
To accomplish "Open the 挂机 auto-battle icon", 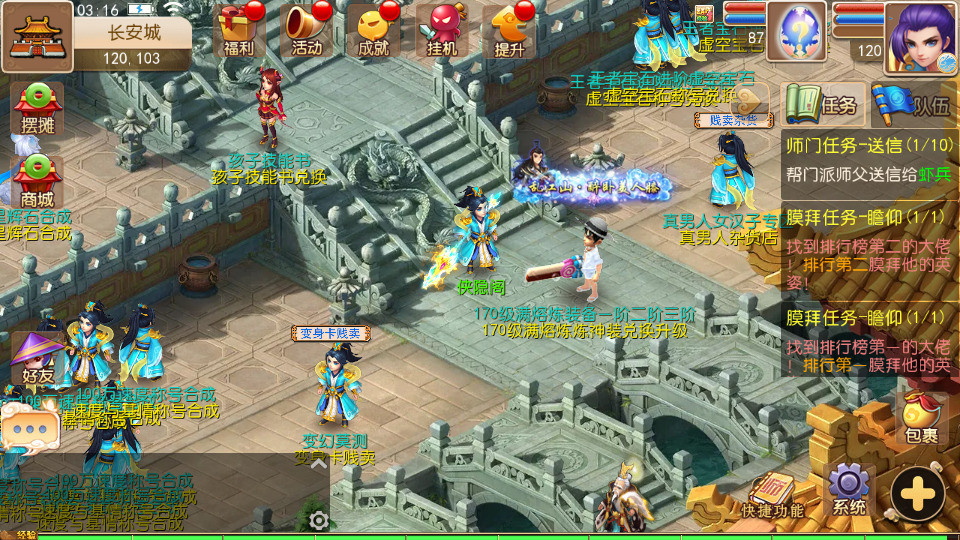I will click(442, 30).
